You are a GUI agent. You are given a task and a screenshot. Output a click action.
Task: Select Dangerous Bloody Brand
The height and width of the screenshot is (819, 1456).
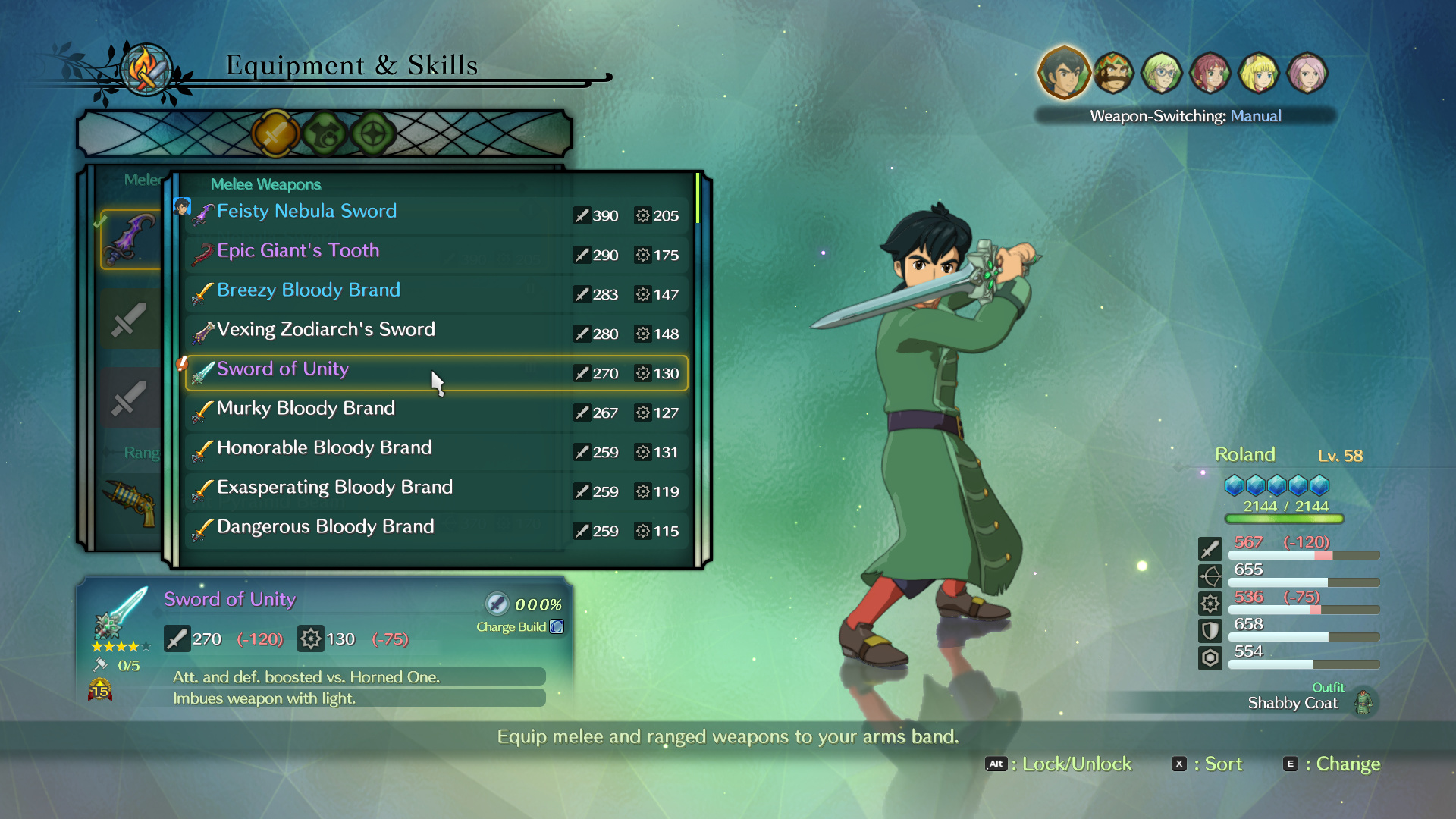click(436, 530)
